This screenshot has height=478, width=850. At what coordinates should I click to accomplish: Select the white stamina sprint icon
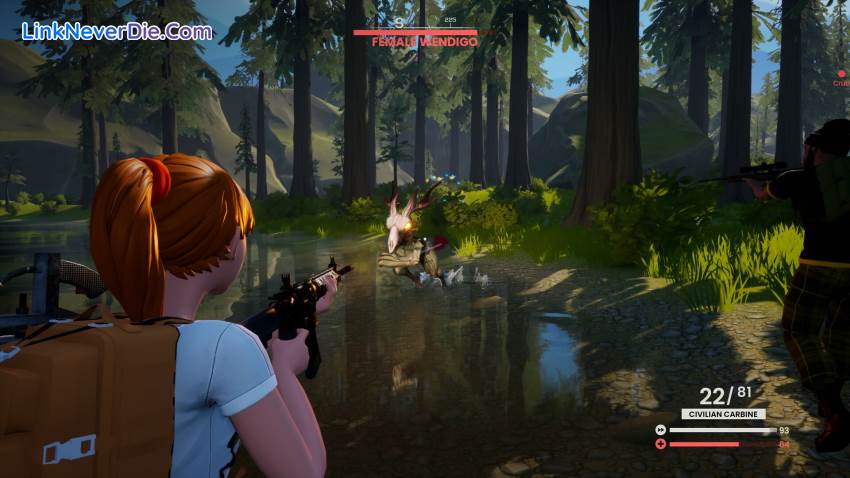pyautogui.click(x=660, y=430)
